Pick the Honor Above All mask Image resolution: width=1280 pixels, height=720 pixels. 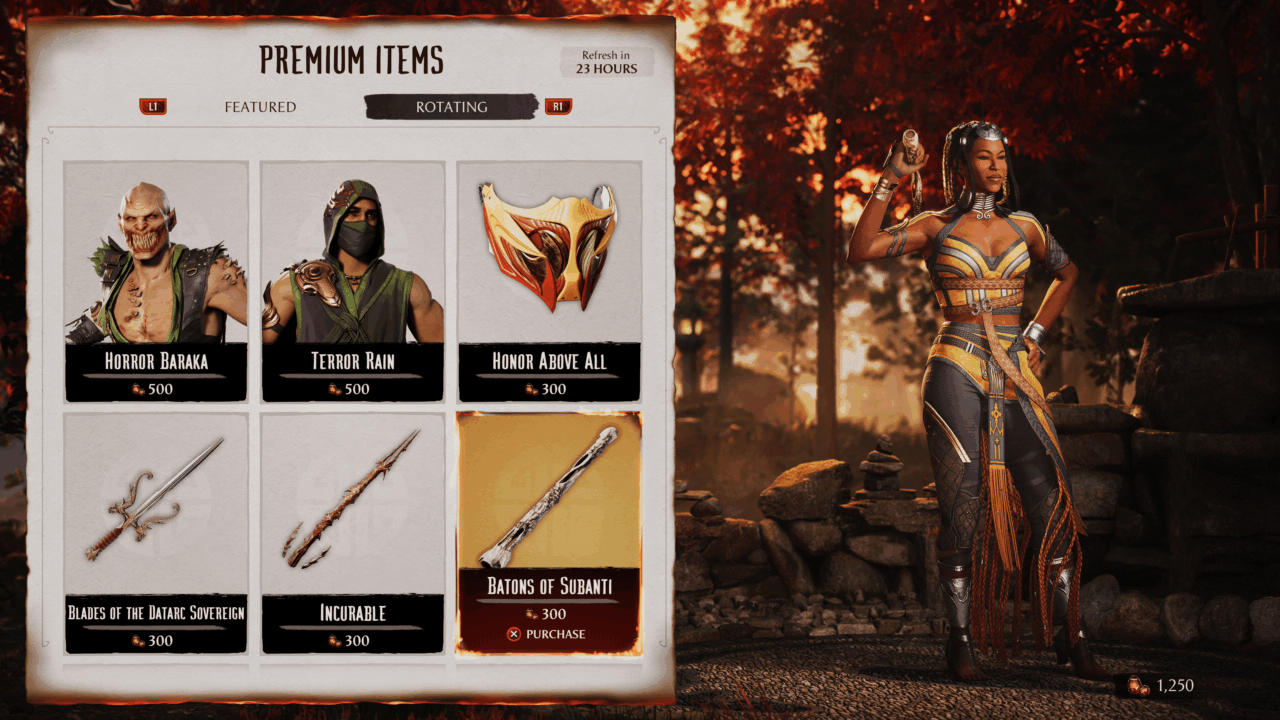click(x=549, y=281)
